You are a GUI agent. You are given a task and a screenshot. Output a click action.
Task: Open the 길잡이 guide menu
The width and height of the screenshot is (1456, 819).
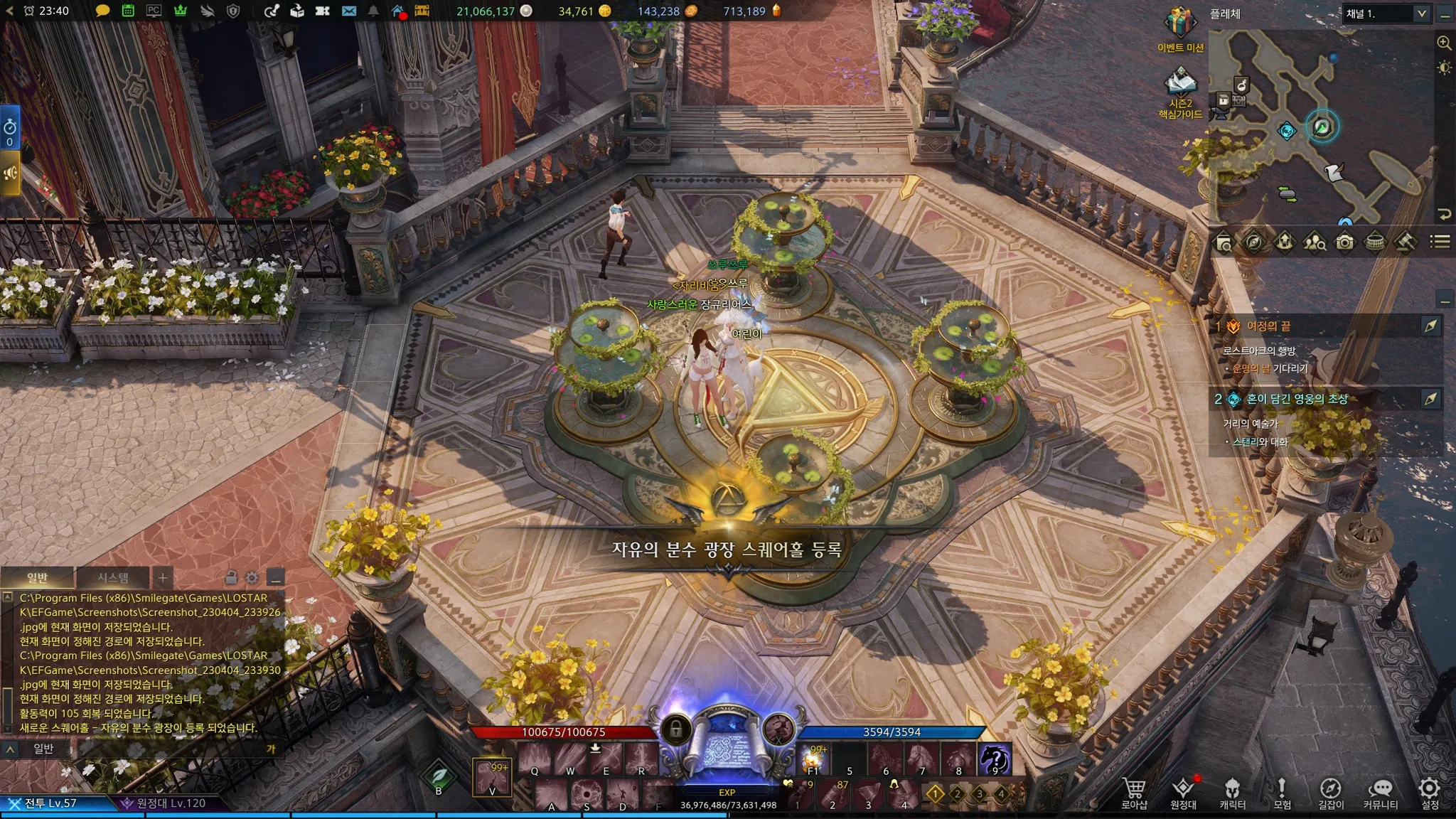(1330, 792)
